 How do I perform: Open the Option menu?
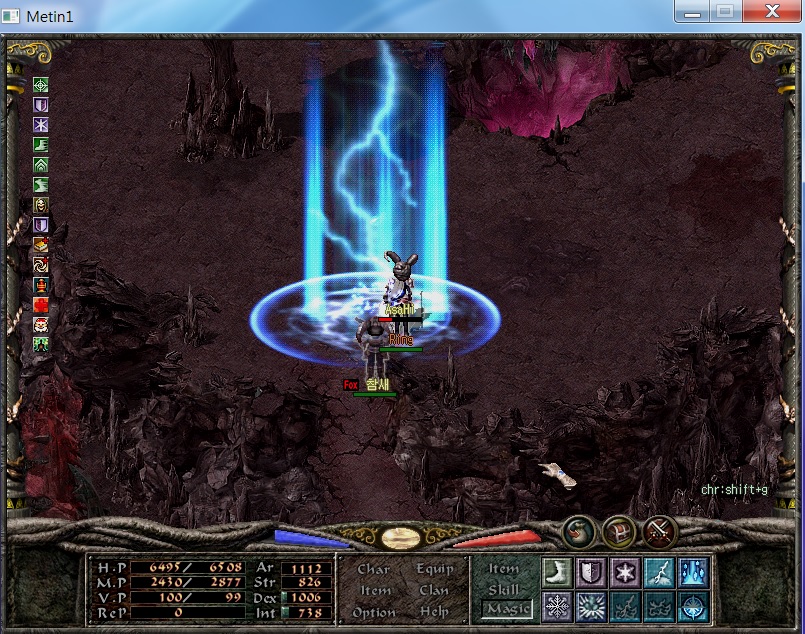click(374, 612)
